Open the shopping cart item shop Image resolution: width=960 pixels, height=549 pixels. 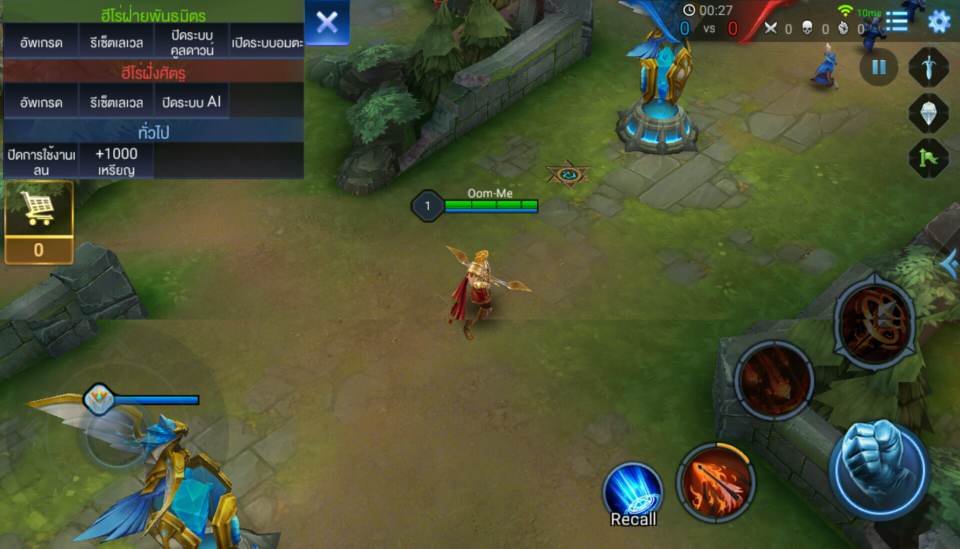[x=38, y=210]
